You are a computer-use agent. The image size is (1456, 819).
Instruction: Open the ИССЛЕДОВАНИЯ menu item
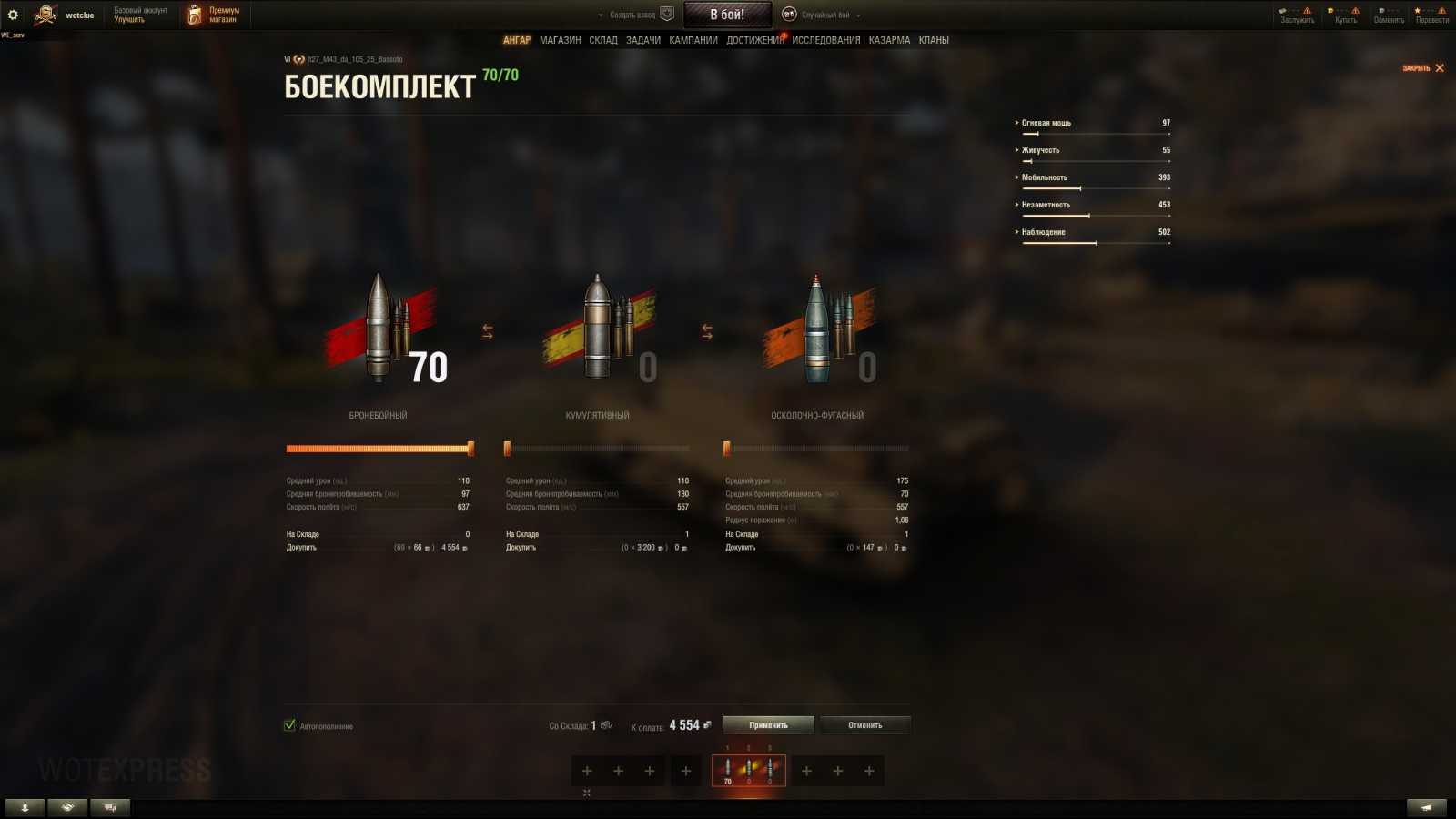(826, 40)
